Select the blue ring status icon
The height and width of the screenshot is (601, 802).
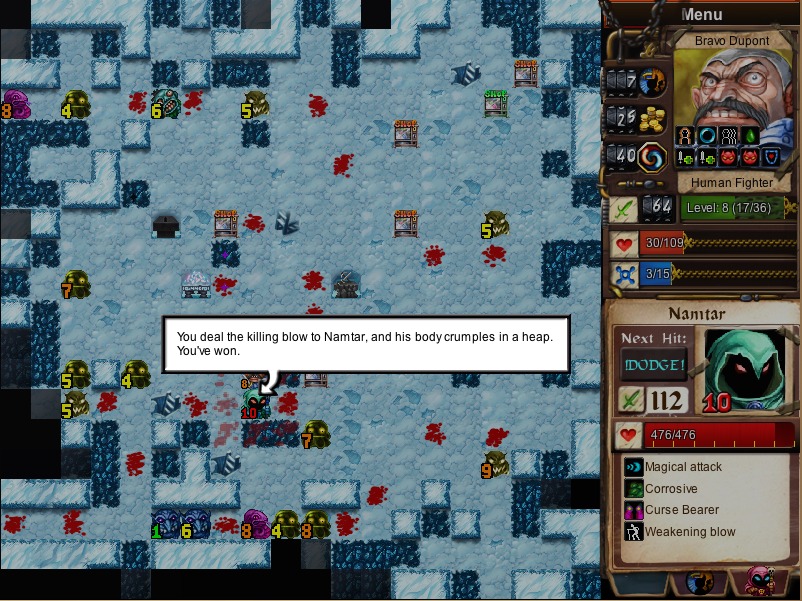pos(708,136)
